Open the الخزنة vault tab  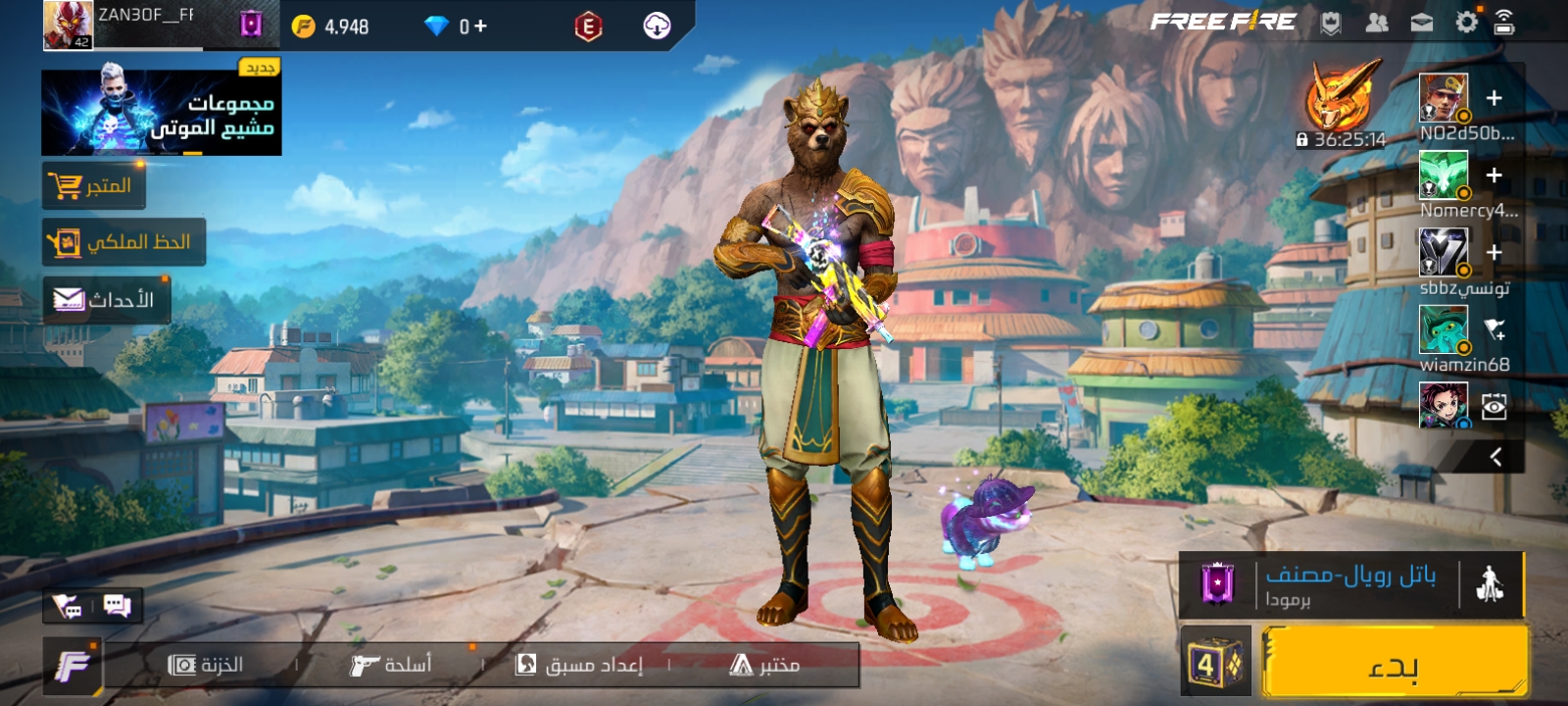point(206,665)
